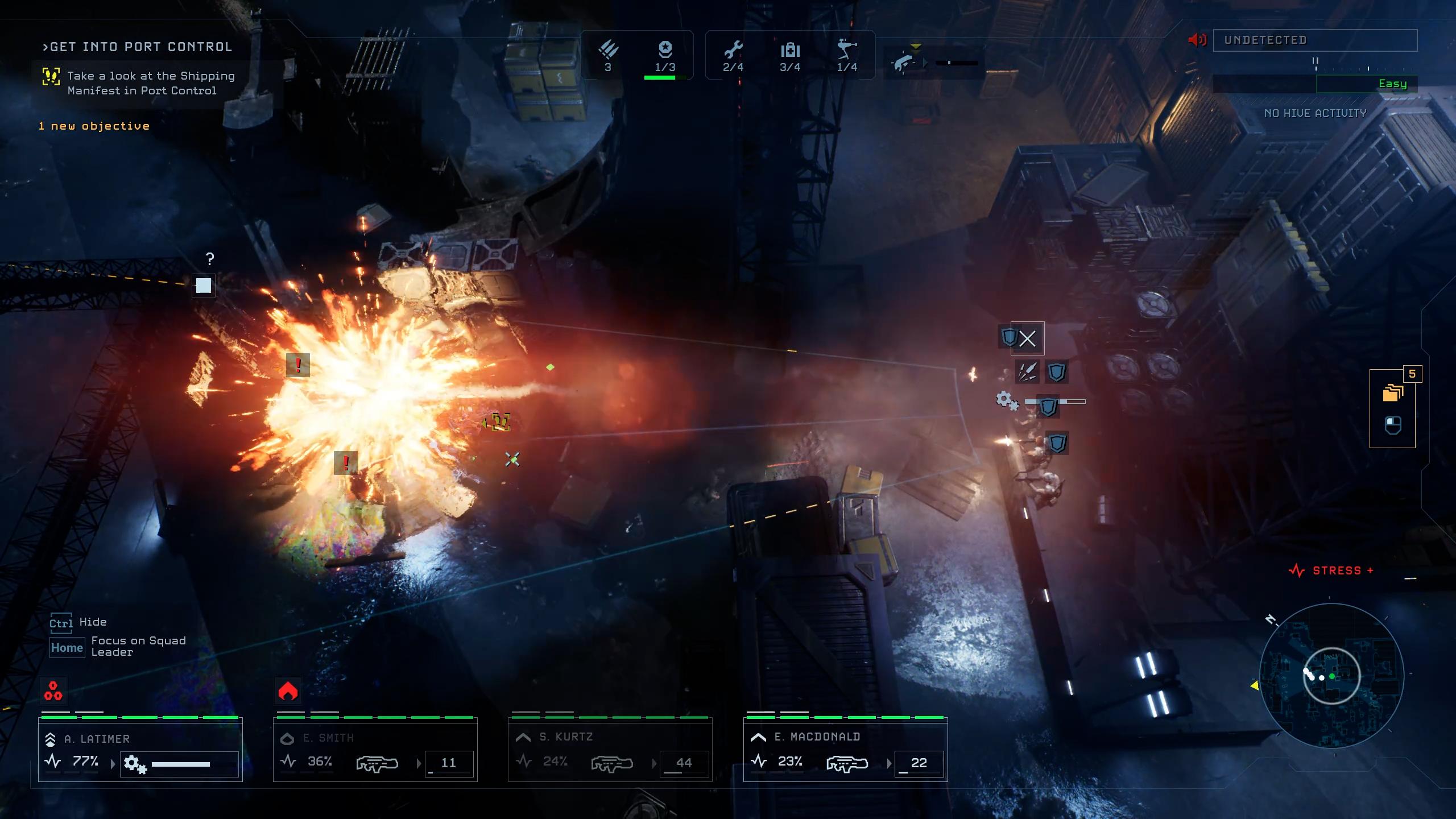Image resolution: width=1456 pixels, height=819 pixels.
Task: Choose S. Kurtz from the squad bar
Action: (x=610, y=750)
